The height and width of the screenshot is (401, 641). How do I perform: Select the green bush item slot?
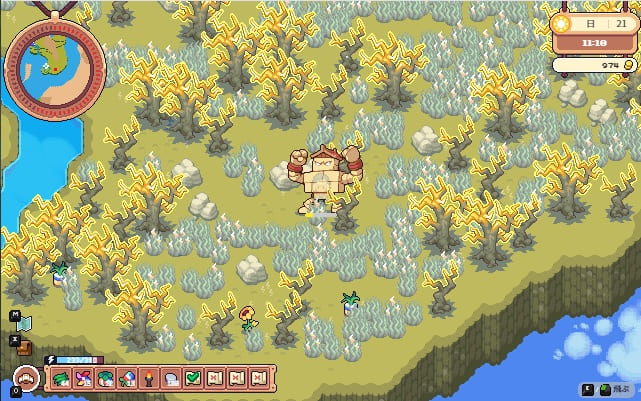click(x=107, y=378)
